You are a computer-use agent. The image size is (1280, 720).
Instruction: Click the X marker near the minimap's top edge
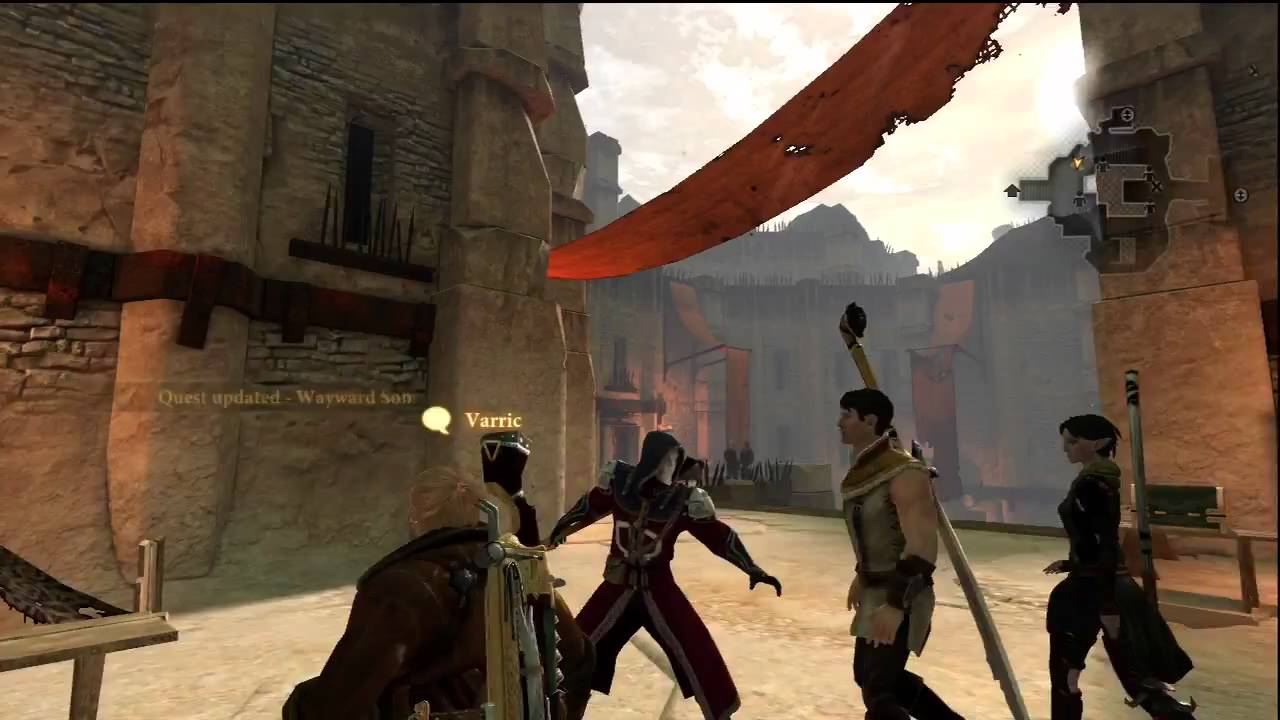1252,70
